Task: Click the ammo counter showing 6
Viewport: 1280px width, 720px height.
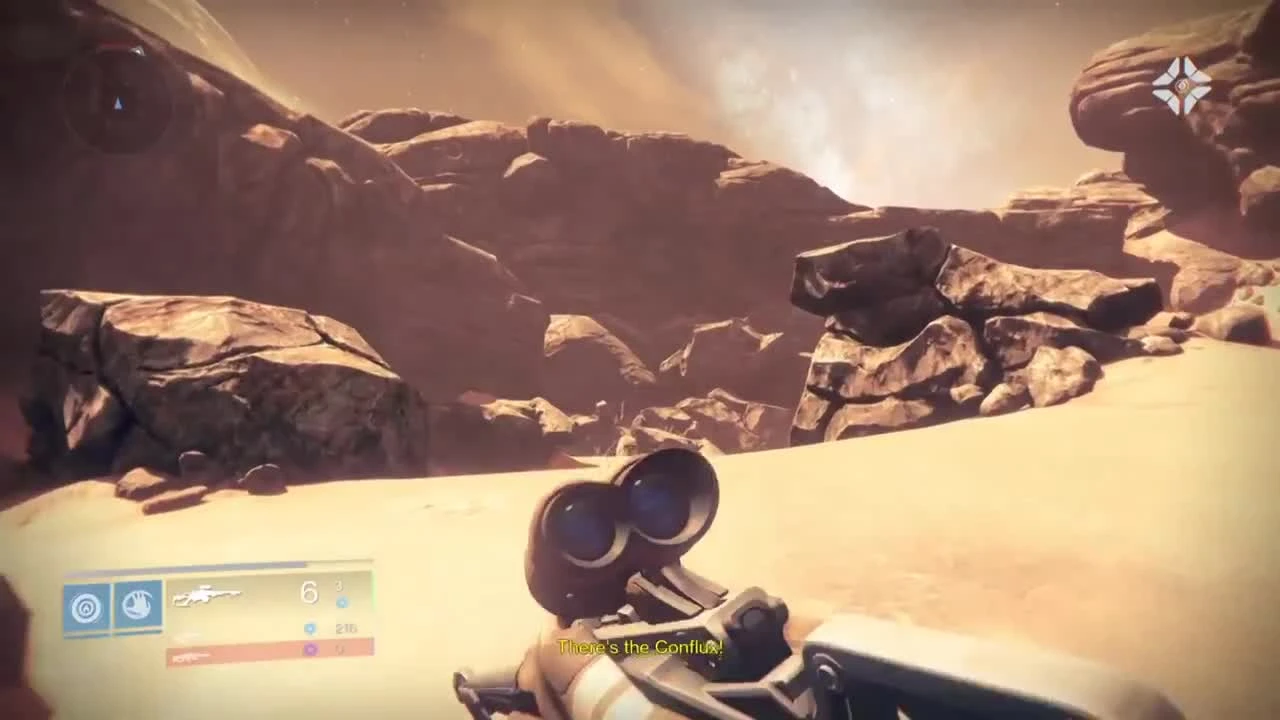Action: pos(309,592)
